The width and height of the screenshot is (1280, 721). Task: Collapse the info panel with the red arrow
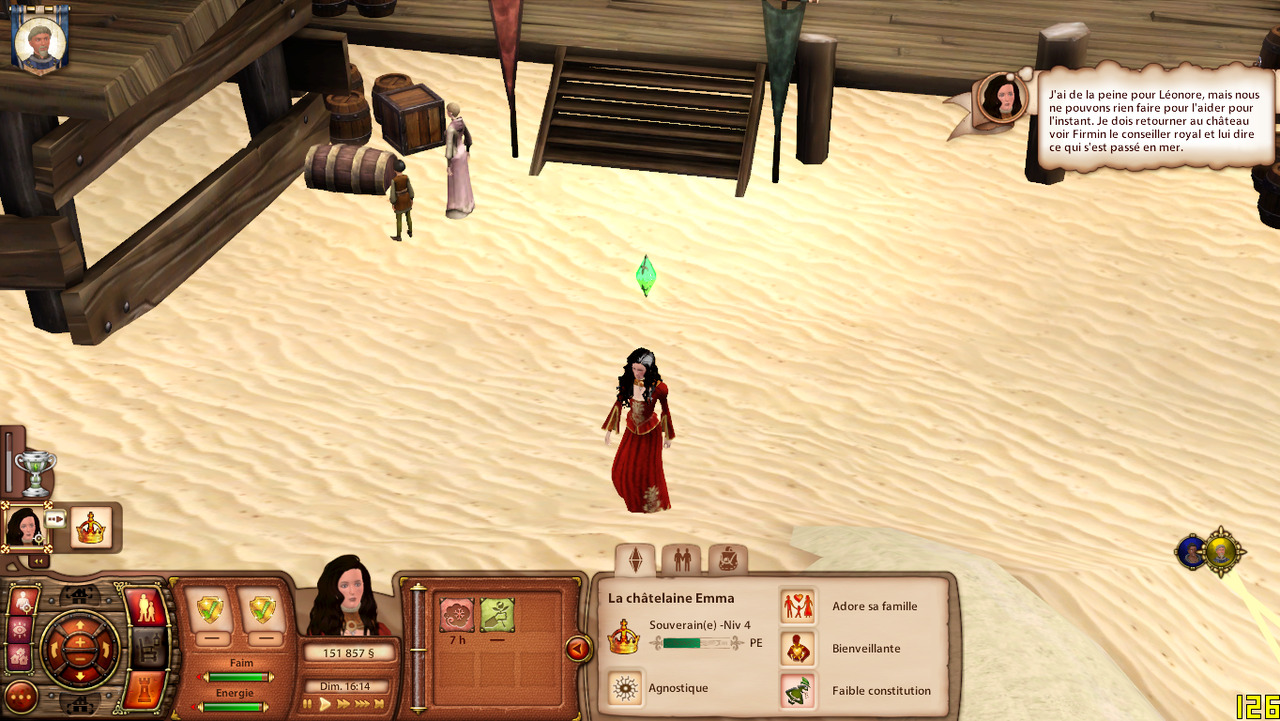click(x=577, y=649)
